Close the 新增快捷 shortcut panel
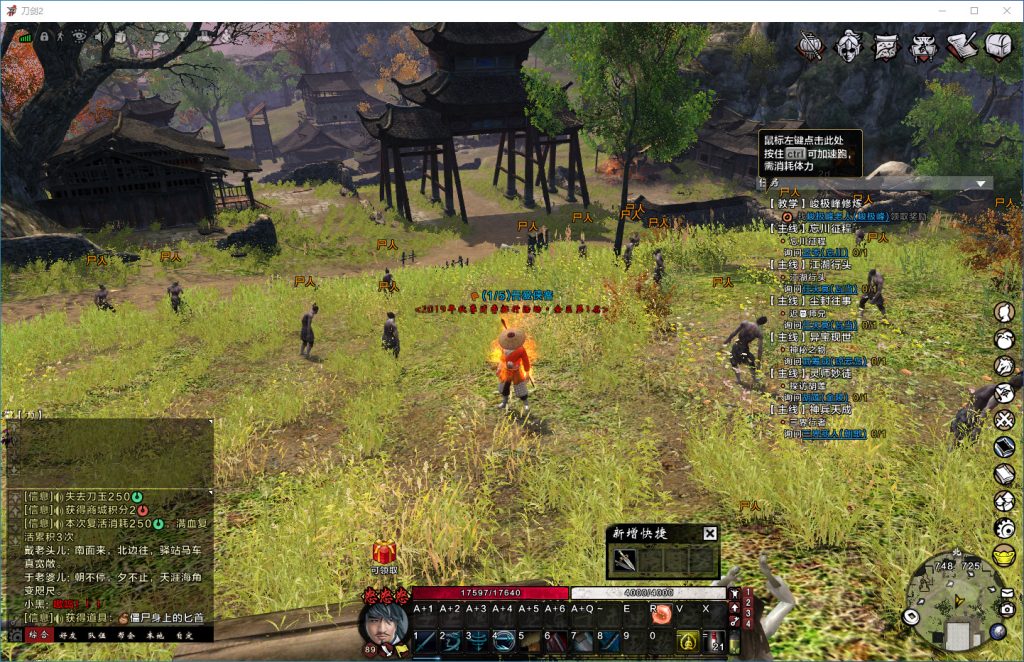Image resolution: width=1024 pixels, height=662 pixels. point(710,534)
